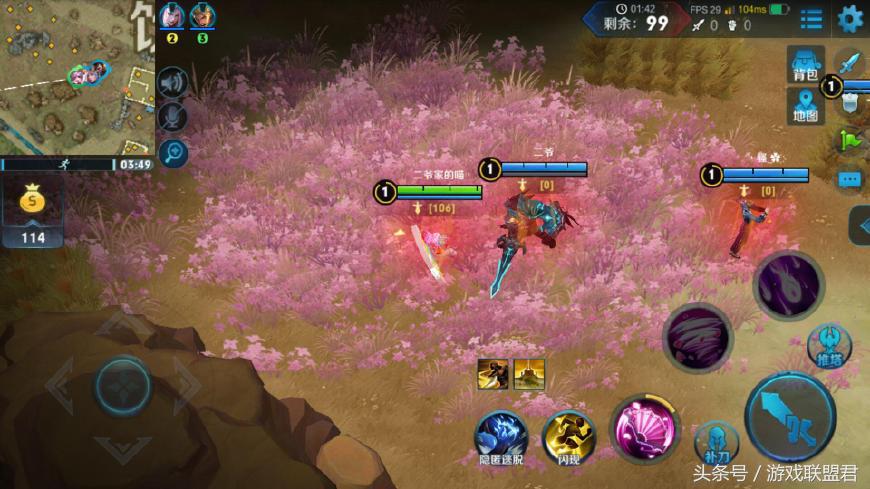Activate the 隐匿迷踪 skill

pyautogui.click(x=501, y=436)
